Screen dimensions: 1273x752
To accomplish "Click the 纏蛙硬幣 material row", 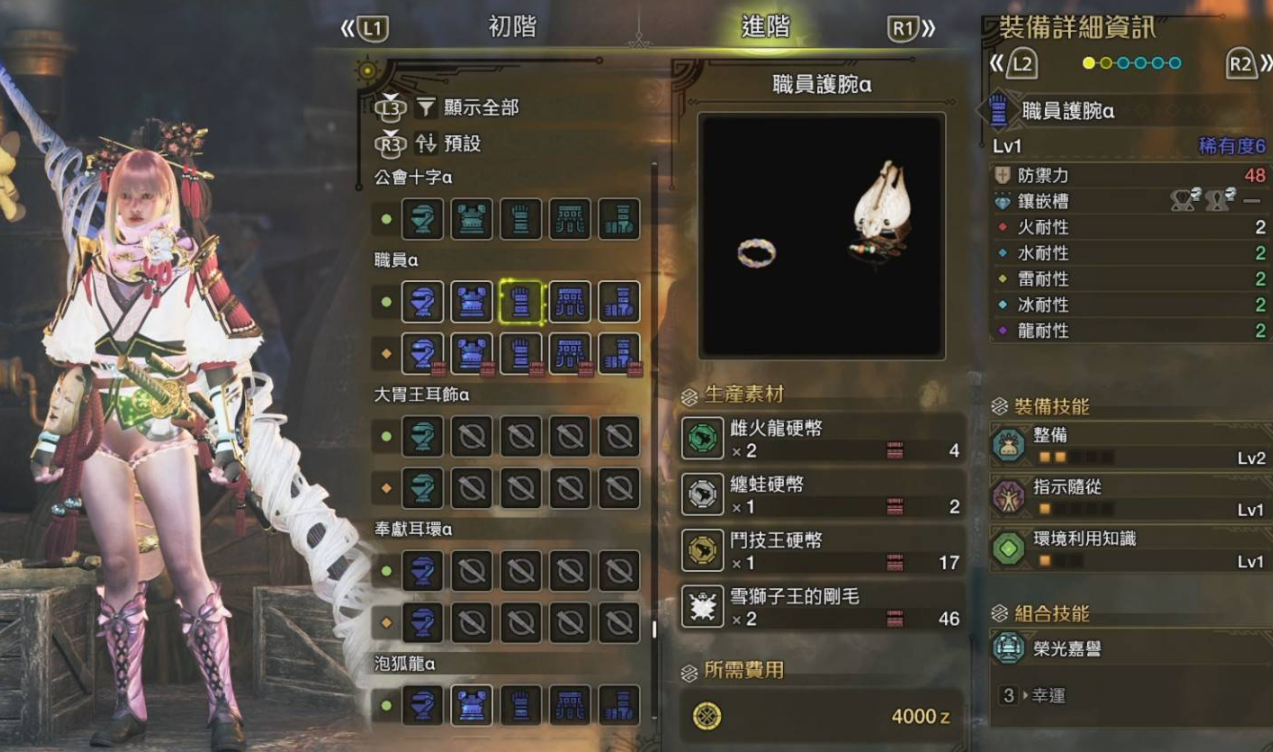I will tap(821, 495).
